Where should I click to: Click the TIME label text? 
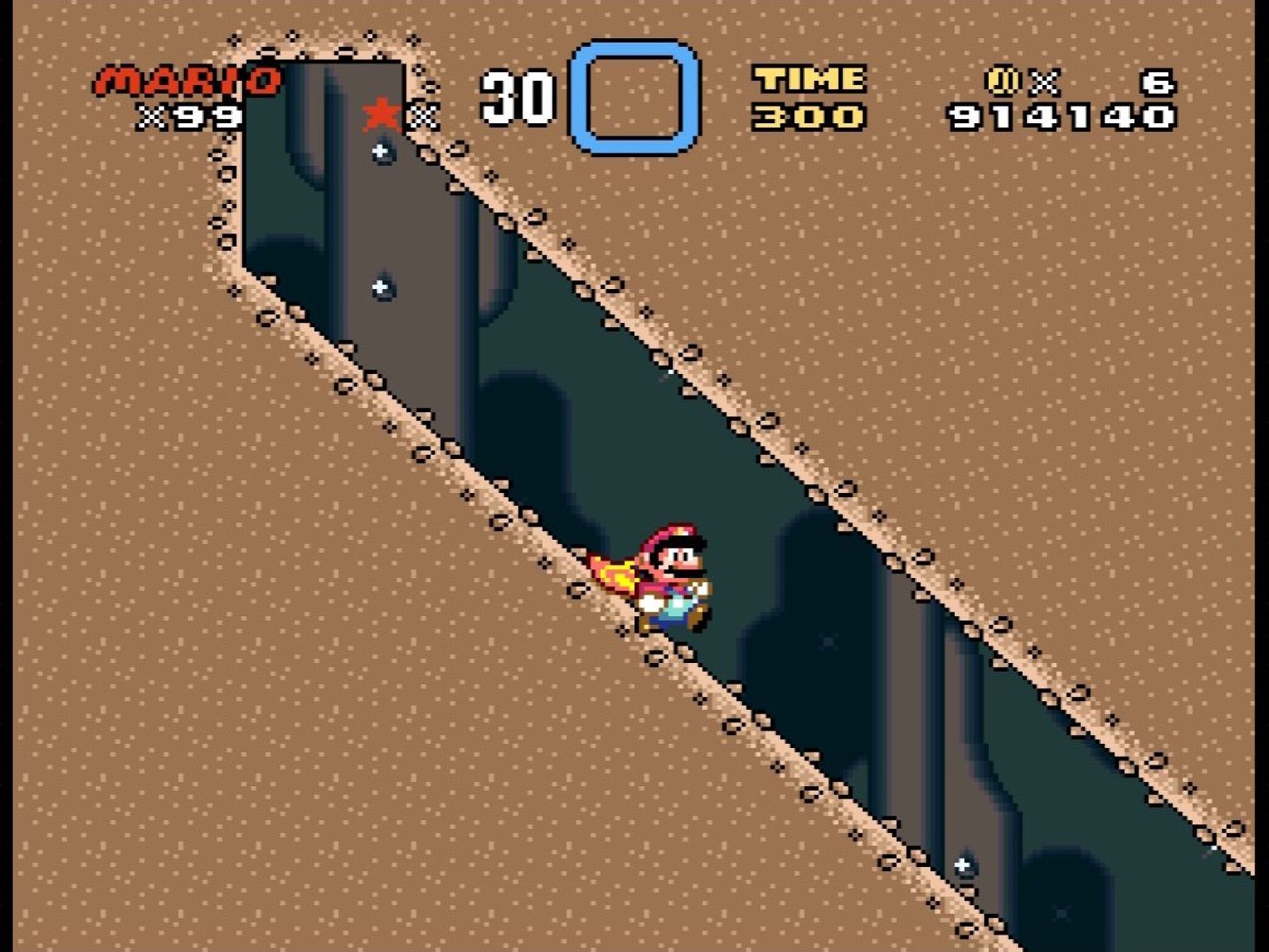coord(808,80)
